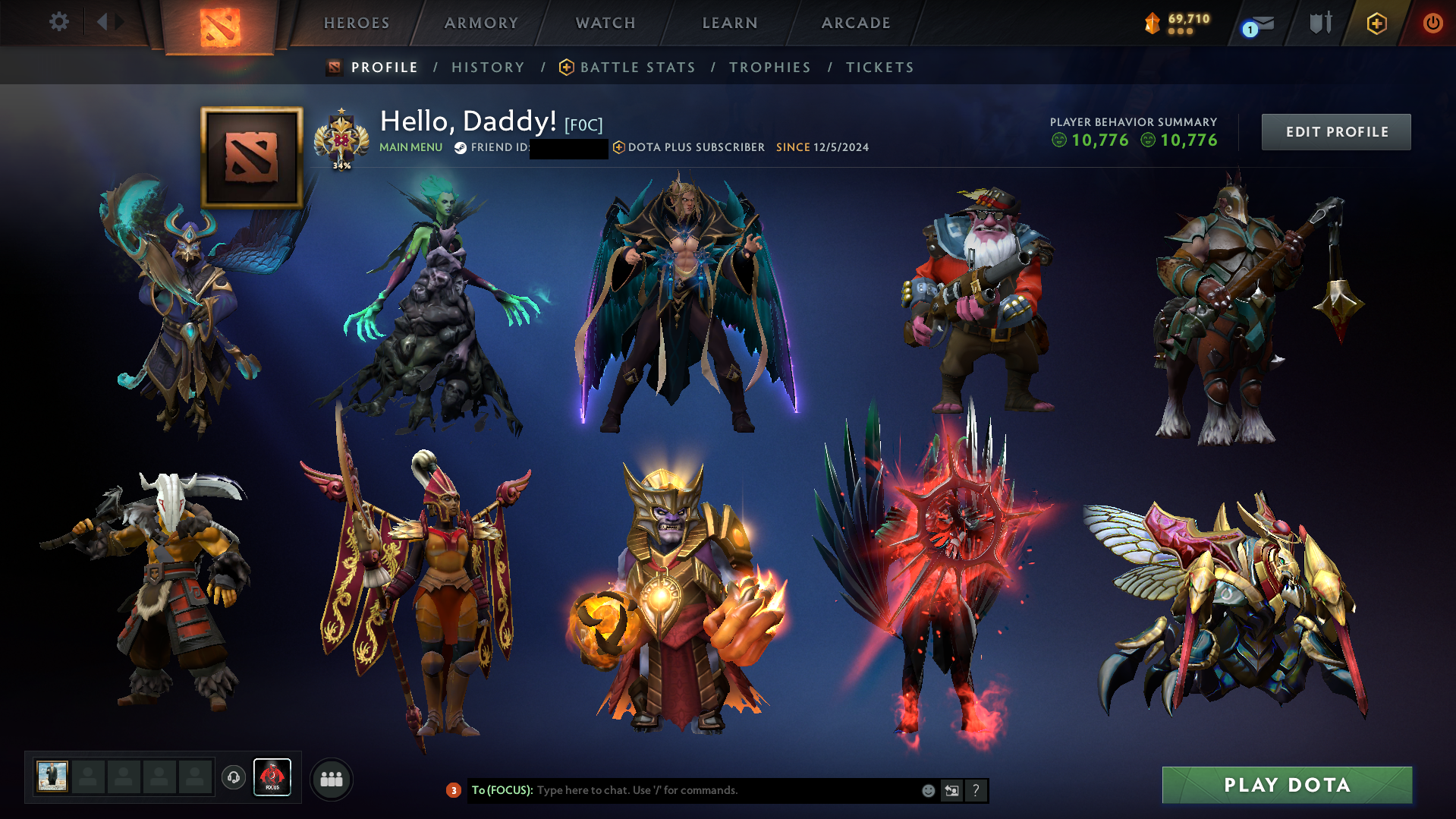Click the FOCUS guild emblem
Image resolution: width=1456 pixels, height=819 pixels.
[x=272, y=776]
